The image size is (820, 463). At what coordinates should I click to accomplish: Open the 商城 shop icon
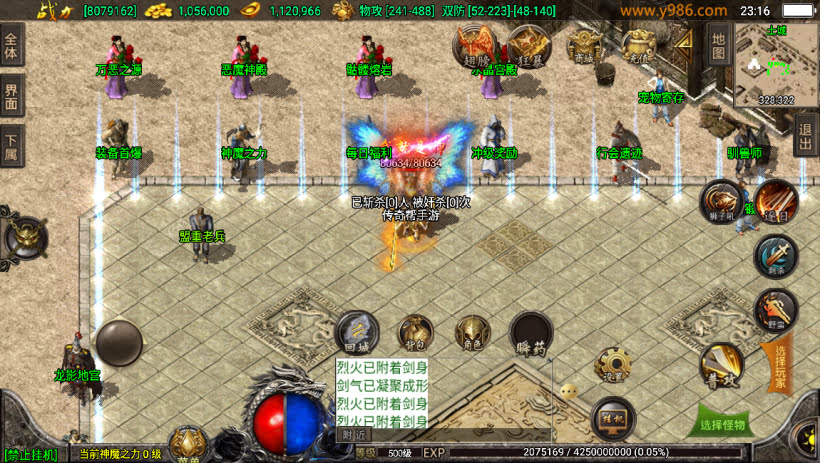click(585, 45)
